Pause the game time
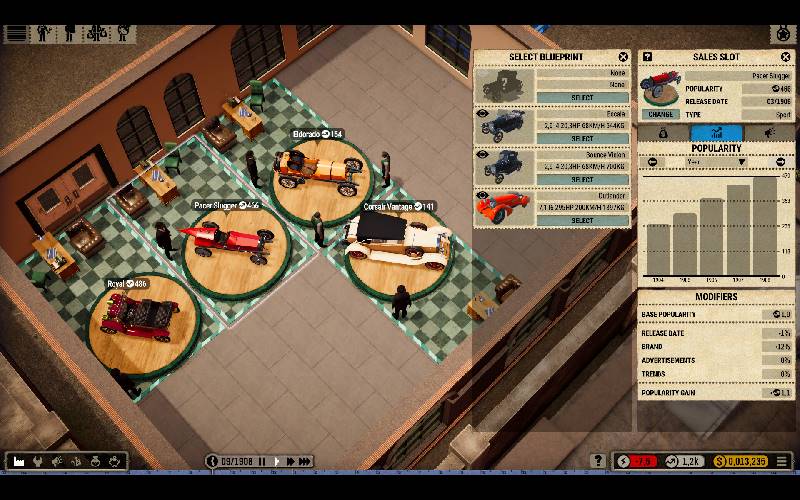The height and width of the screenshot is (500, 800). pyautogui.click(x=262, y=461)
